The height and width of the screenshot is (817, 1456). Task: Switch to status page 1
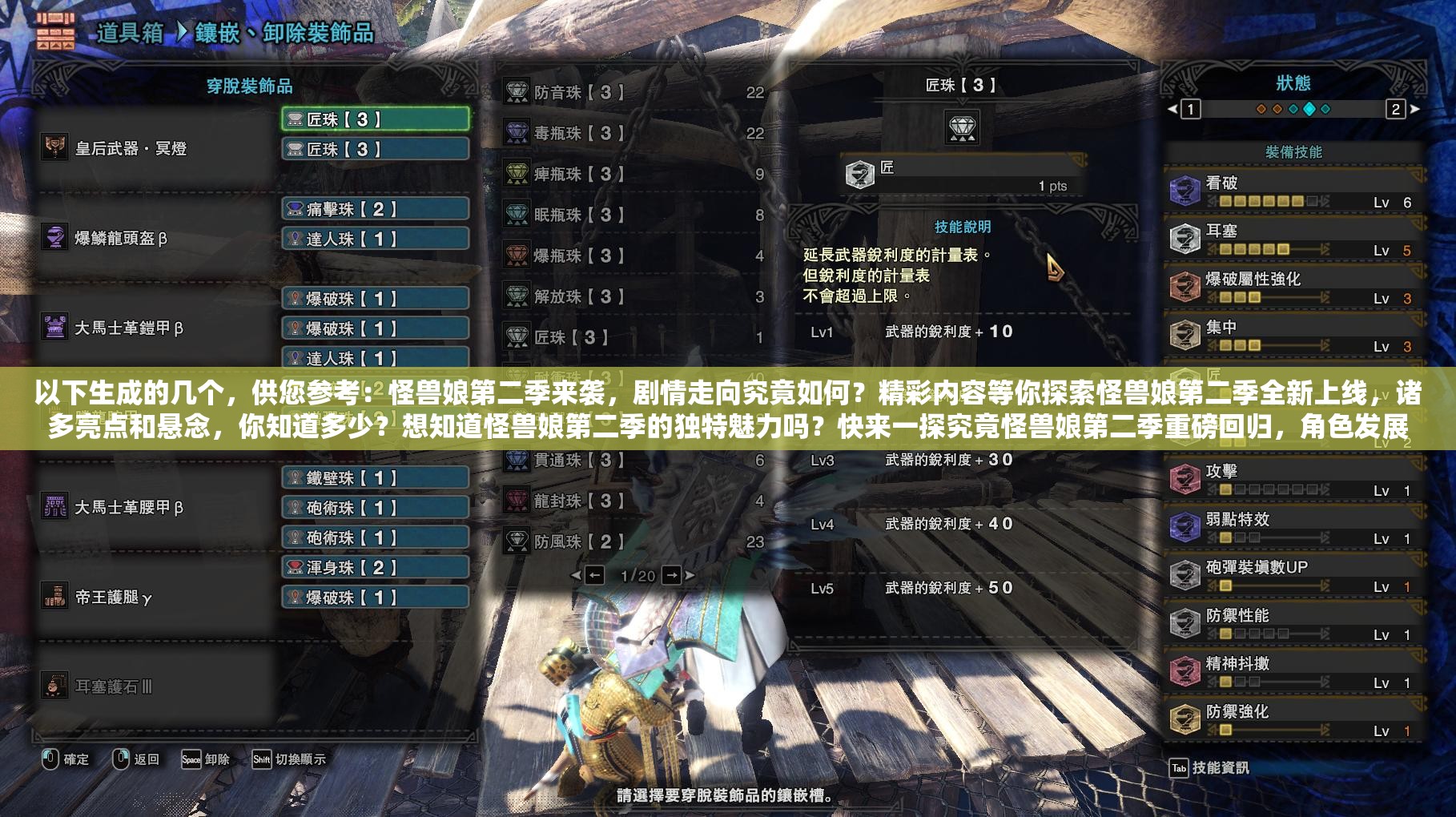click(x=1190, y=109)
